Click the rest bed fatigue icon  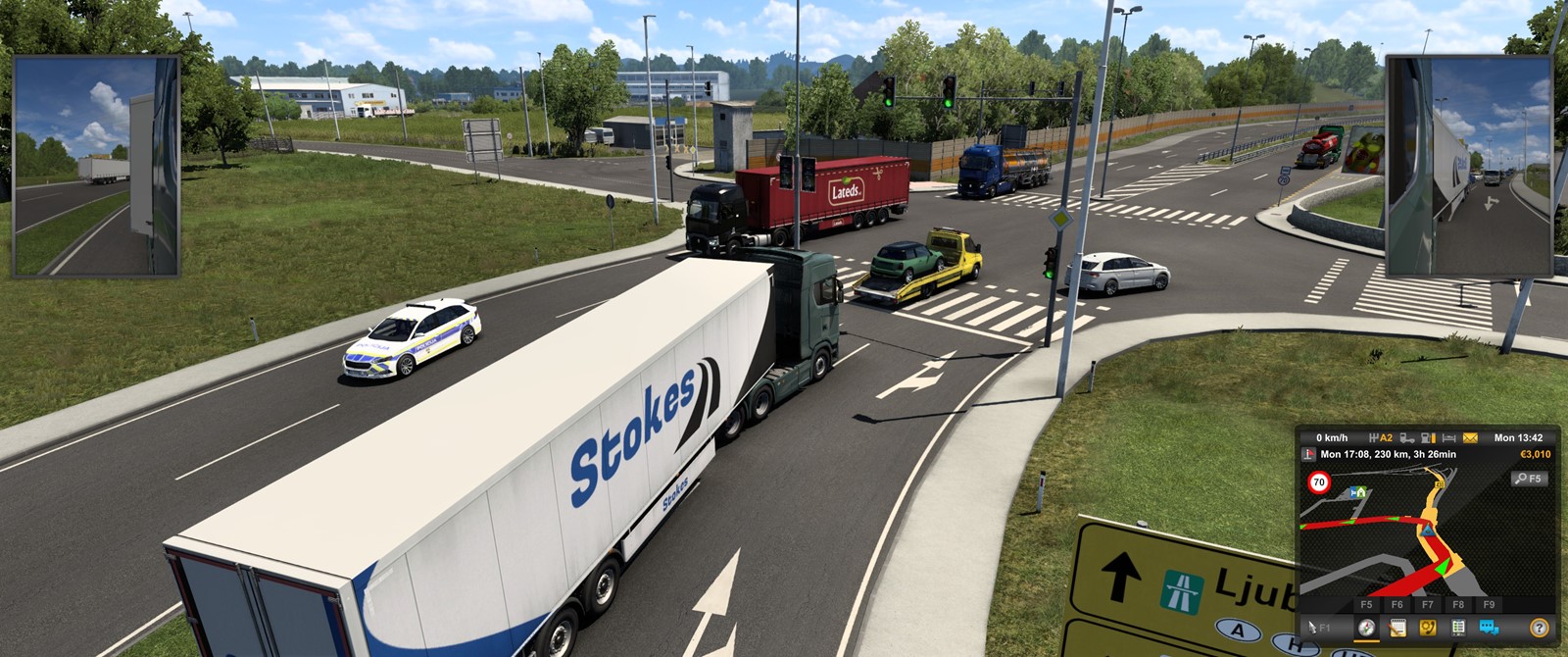point(1448,437)
